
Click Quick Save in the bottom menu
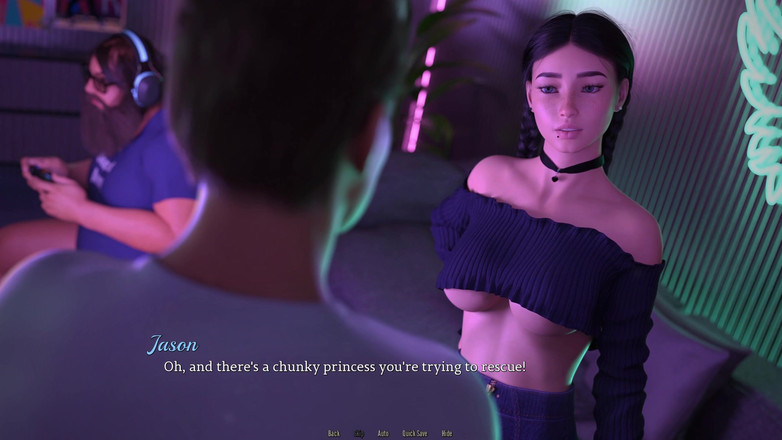coord(415,433)
